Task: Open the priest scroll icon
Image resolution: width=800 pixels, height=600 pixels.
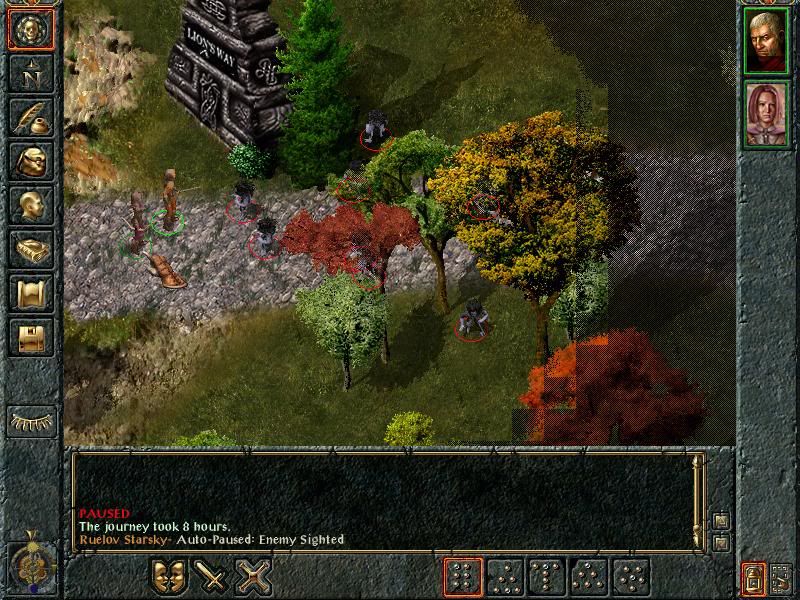Action: point(31,293)
